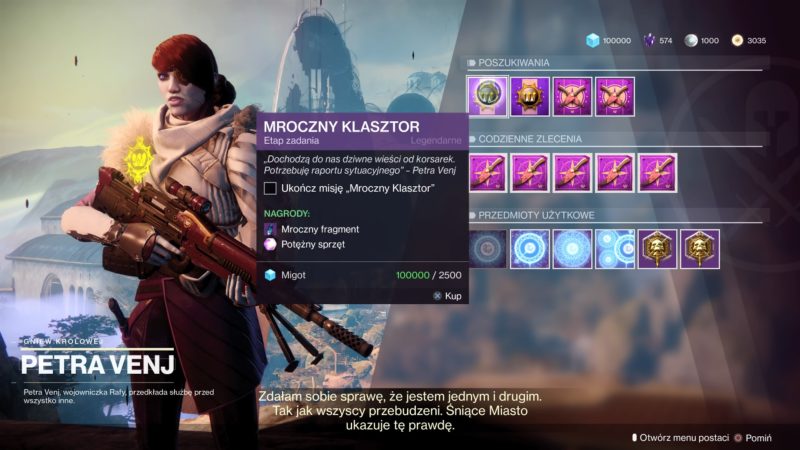The height and width of the screenshot is (450, 800).
Task: Select the dimmed grey circular consumable item
Action: tap(487, 248)
